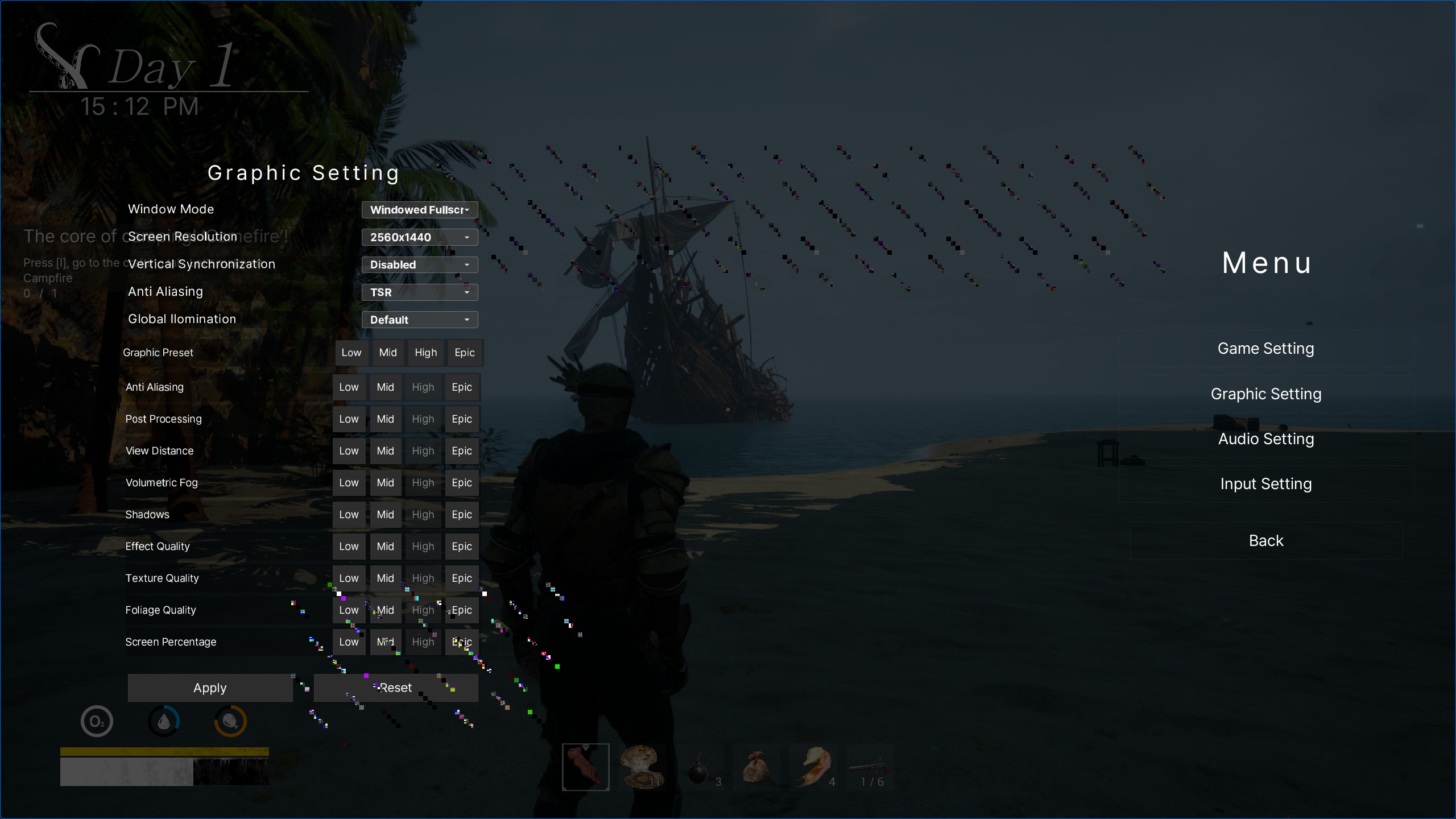
Task: Open the Screen Resolution dropdown
Action: [x=419, y=237]
